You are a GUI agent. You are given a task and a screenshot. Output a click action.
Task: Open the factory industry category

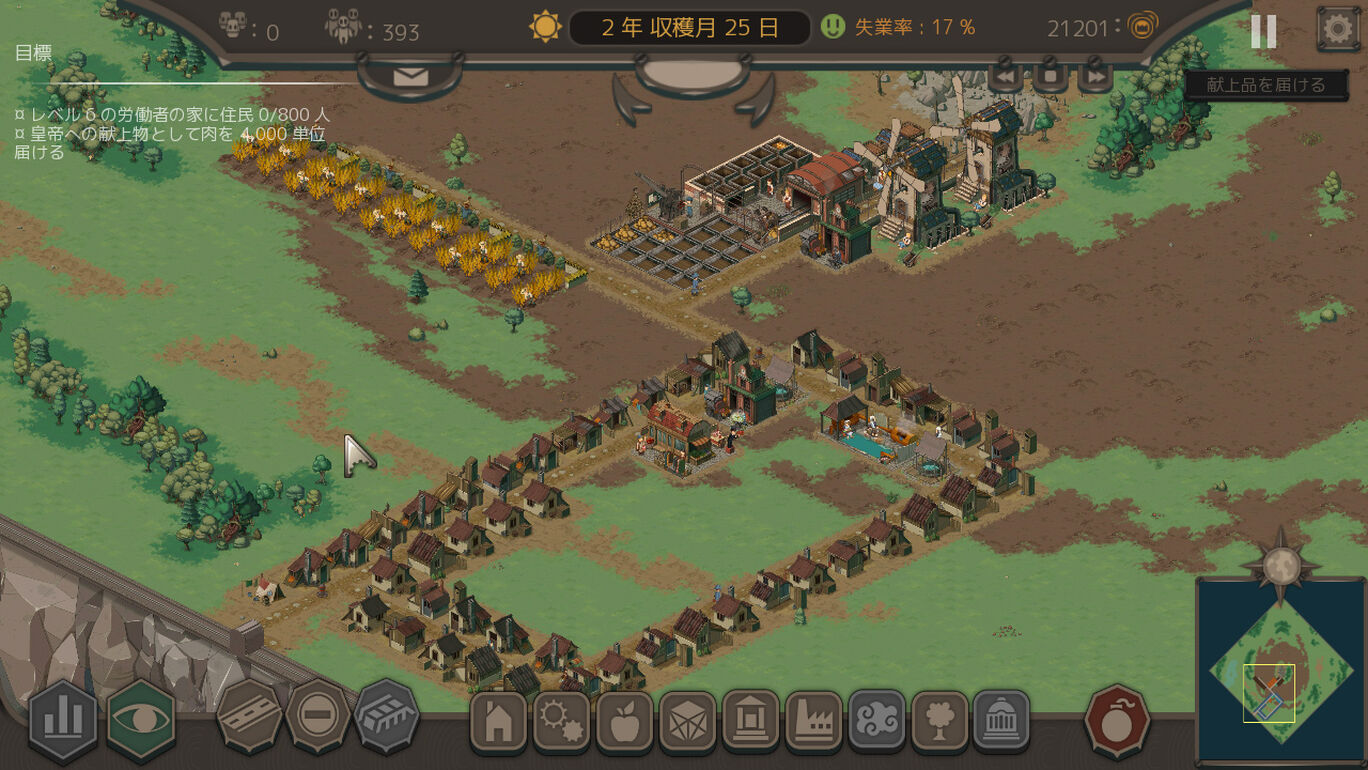pos(813,720)
